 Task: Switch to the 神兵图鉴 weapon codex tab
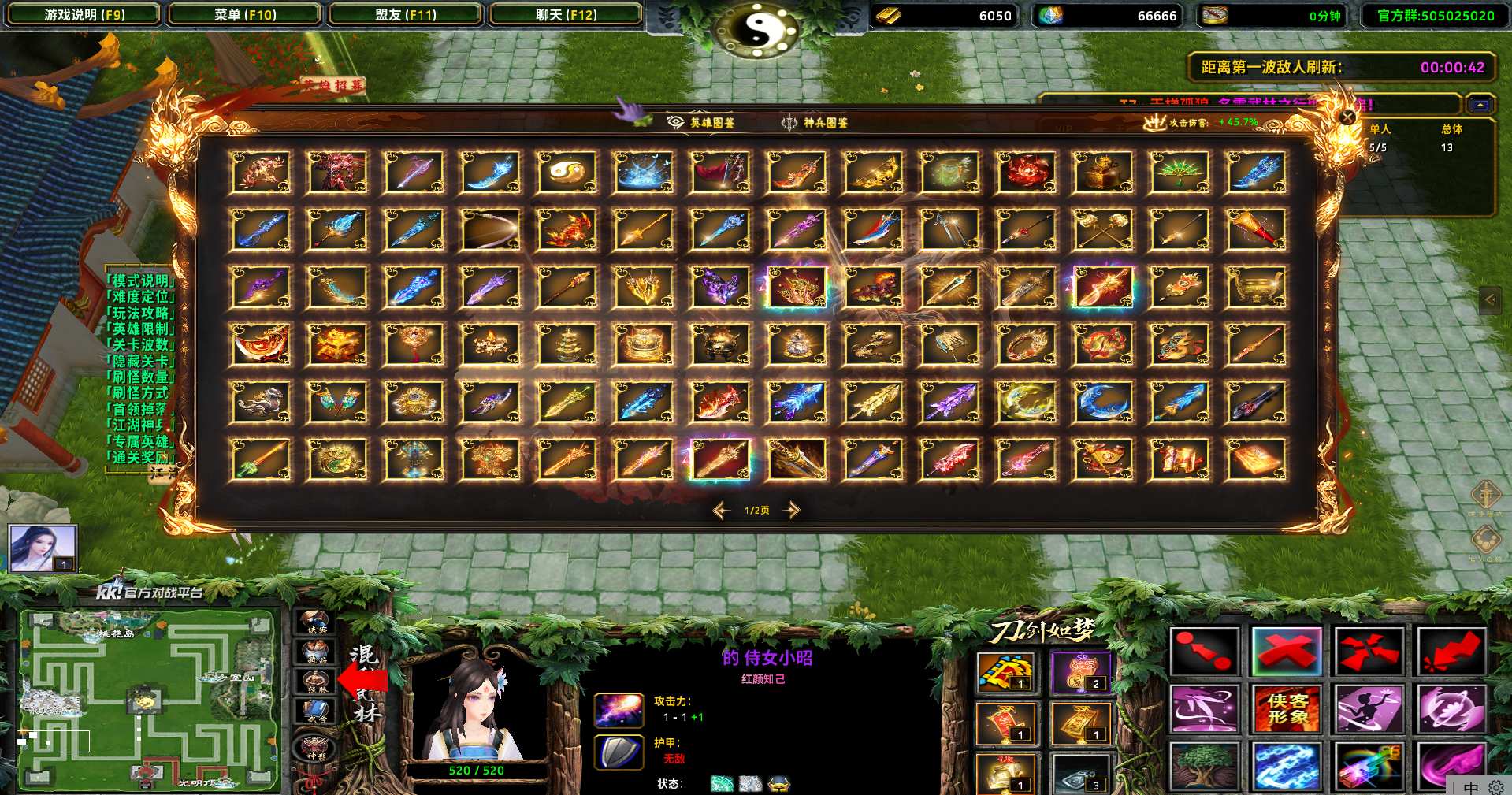point(815,122)
